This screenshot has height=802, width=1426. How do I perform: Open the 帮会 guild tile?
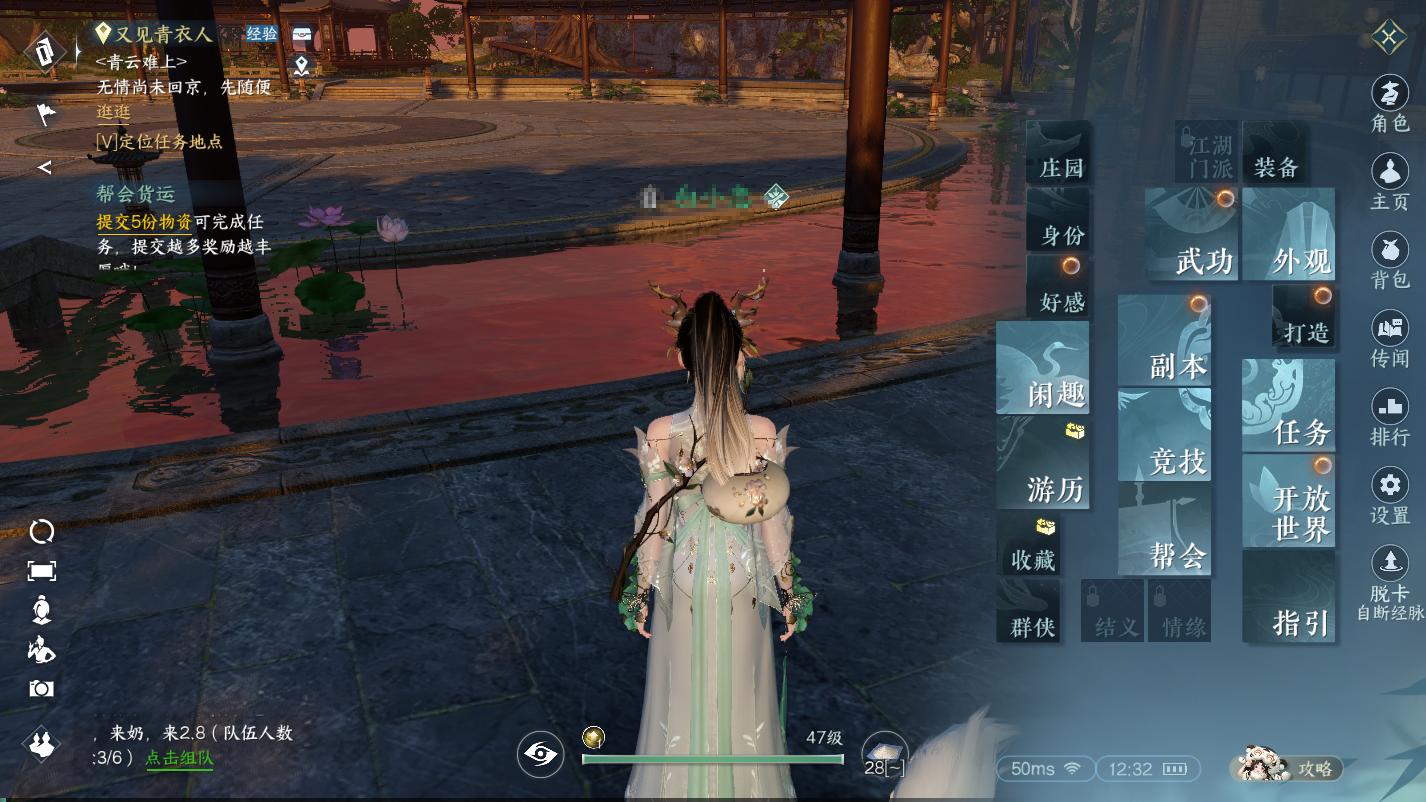(1165, 530)
